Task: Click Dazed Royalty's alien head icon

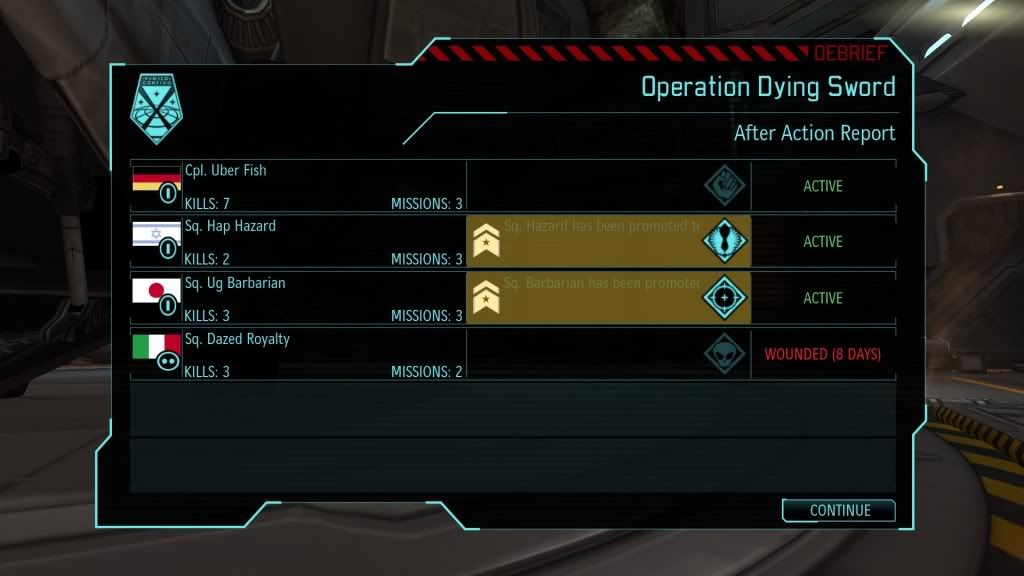Action: (x=725, y=354)
